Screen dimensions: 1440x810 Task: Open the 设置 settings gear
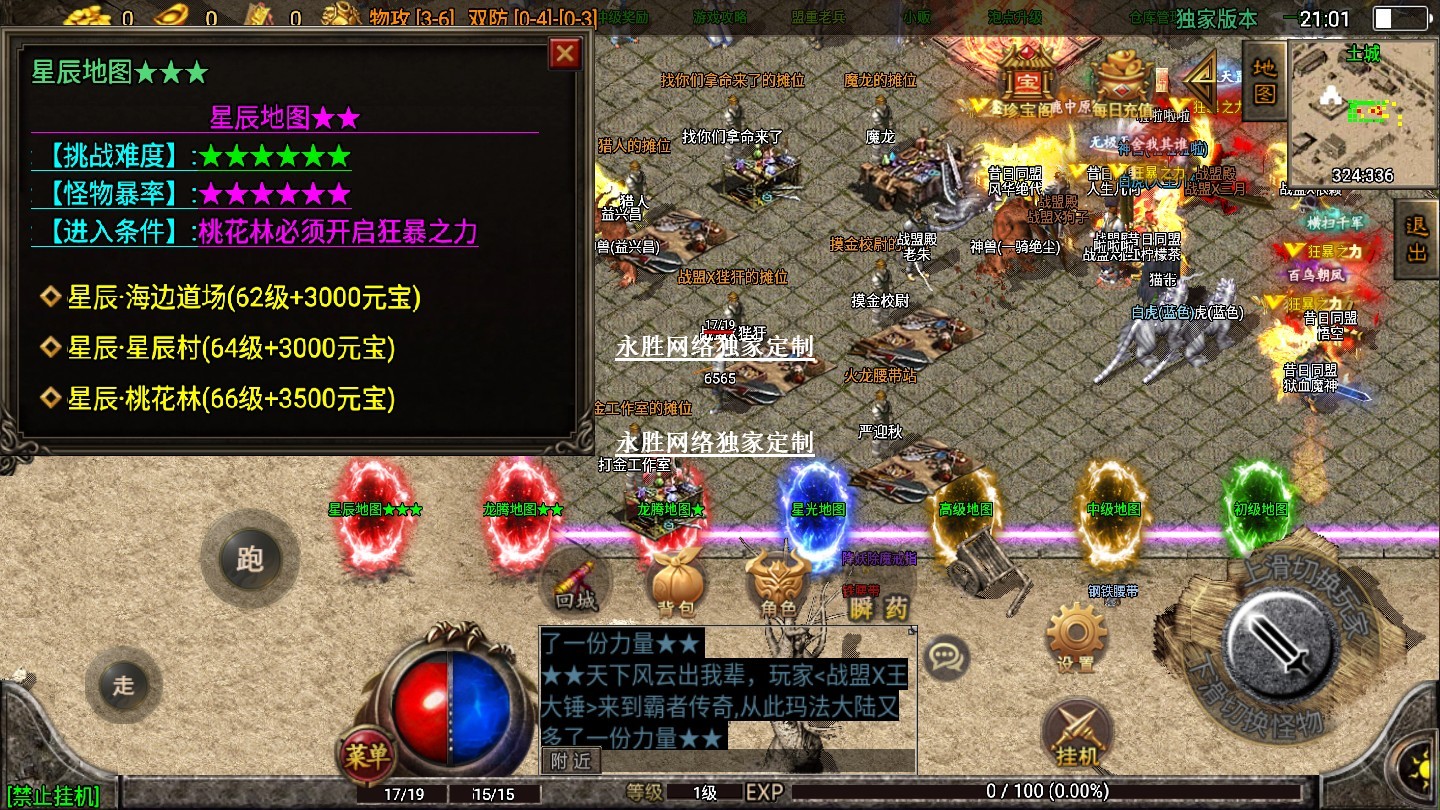coord(1076,639)
